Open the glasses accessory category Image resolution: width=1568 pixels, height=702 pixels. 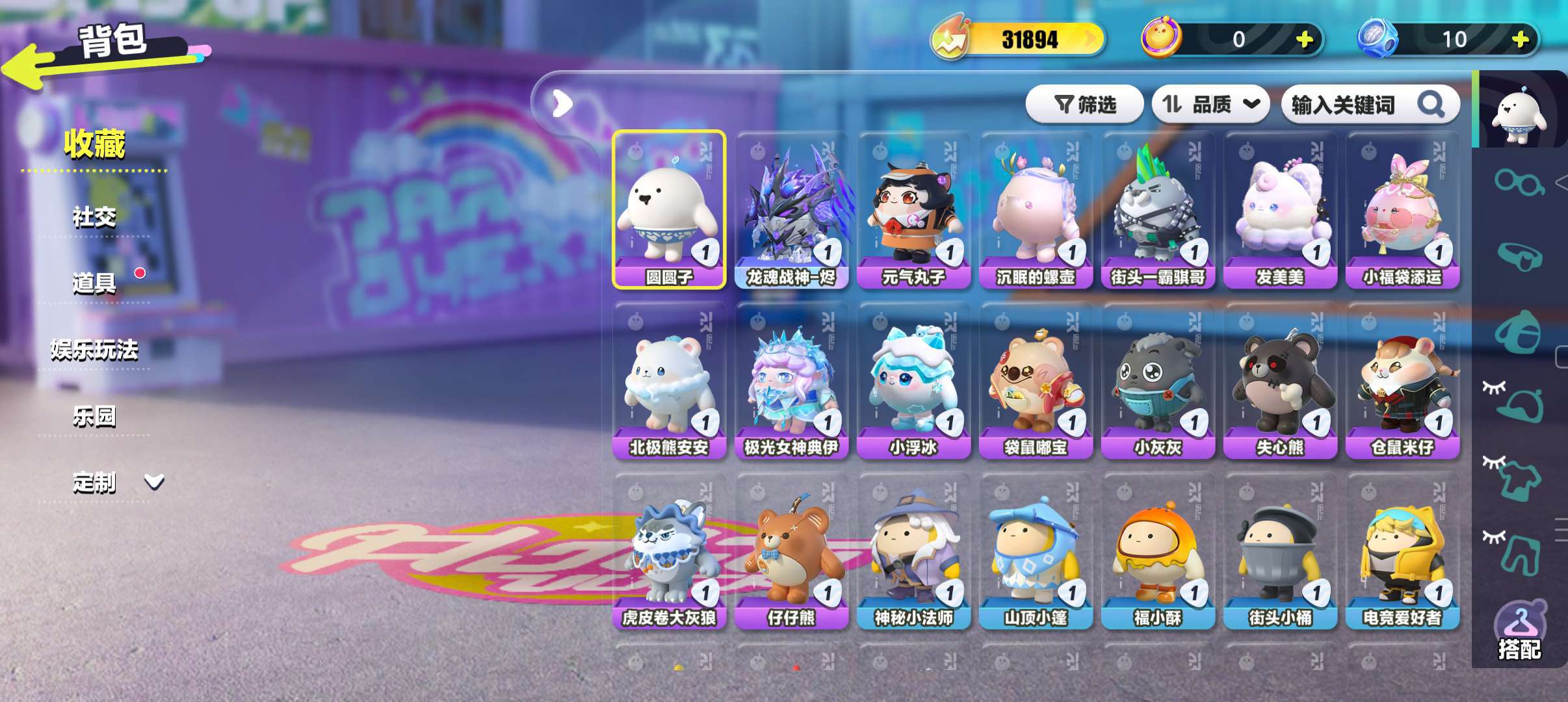tap(1519, 181)
